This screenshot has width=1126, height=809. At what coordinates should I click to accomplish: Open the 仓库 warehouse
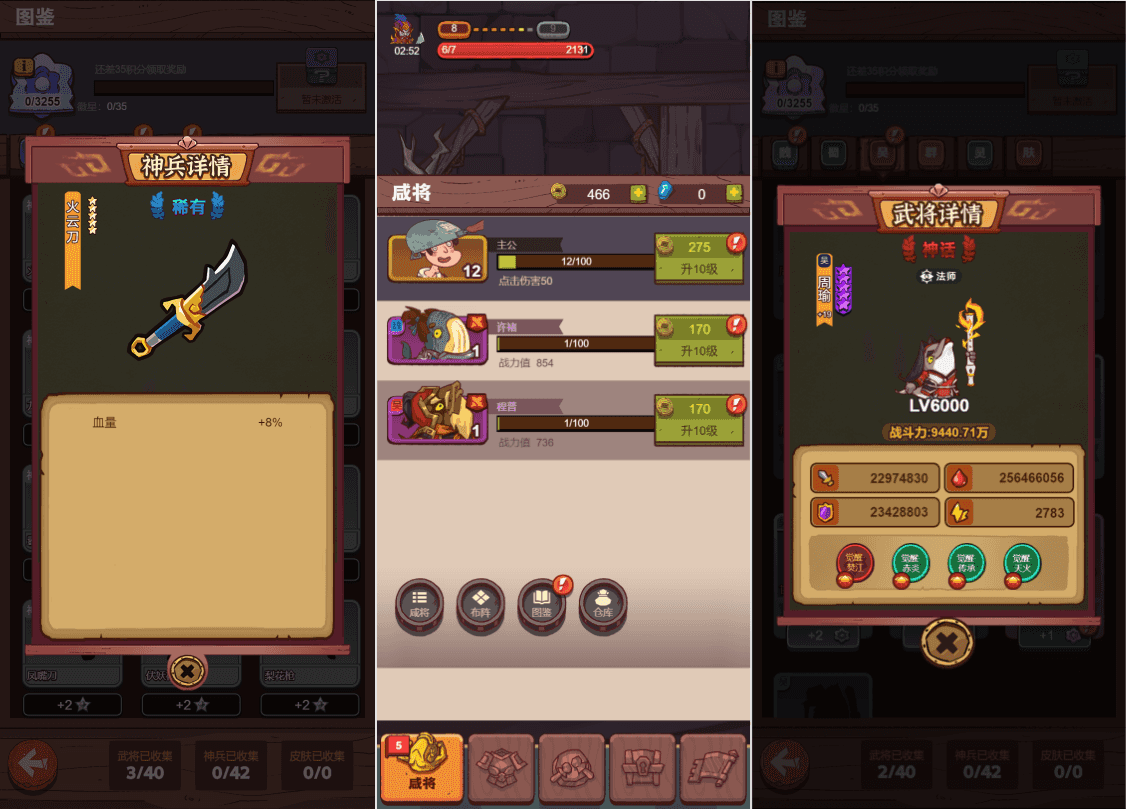point(602,604)
